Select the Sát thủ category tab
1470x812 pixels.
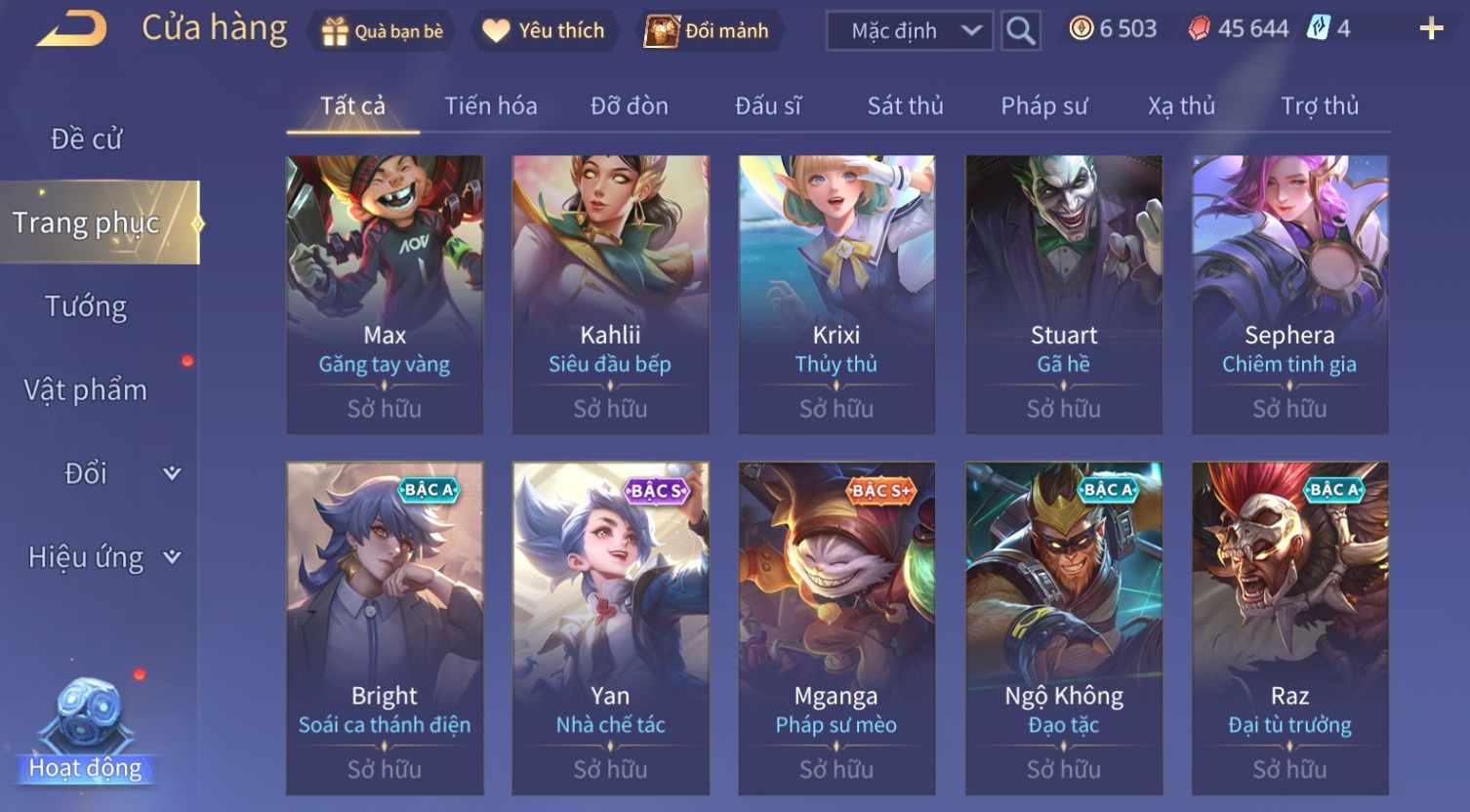905,106
